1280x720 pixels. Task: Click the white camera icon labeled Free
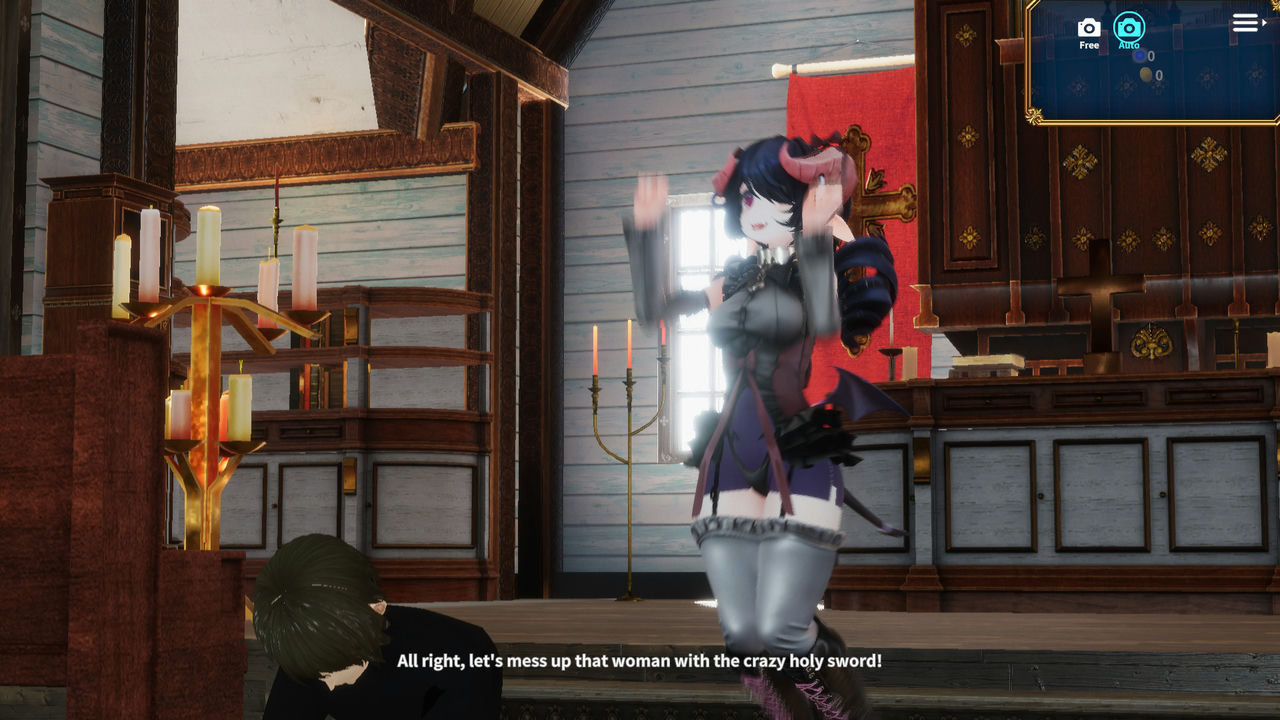click(1090, 27)
